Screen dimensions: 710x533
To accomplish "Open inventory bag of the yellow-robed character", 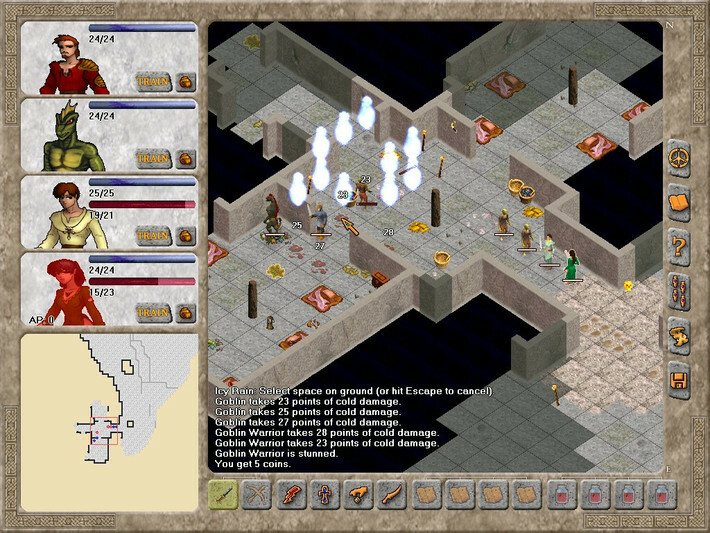I will coord(186,235).
